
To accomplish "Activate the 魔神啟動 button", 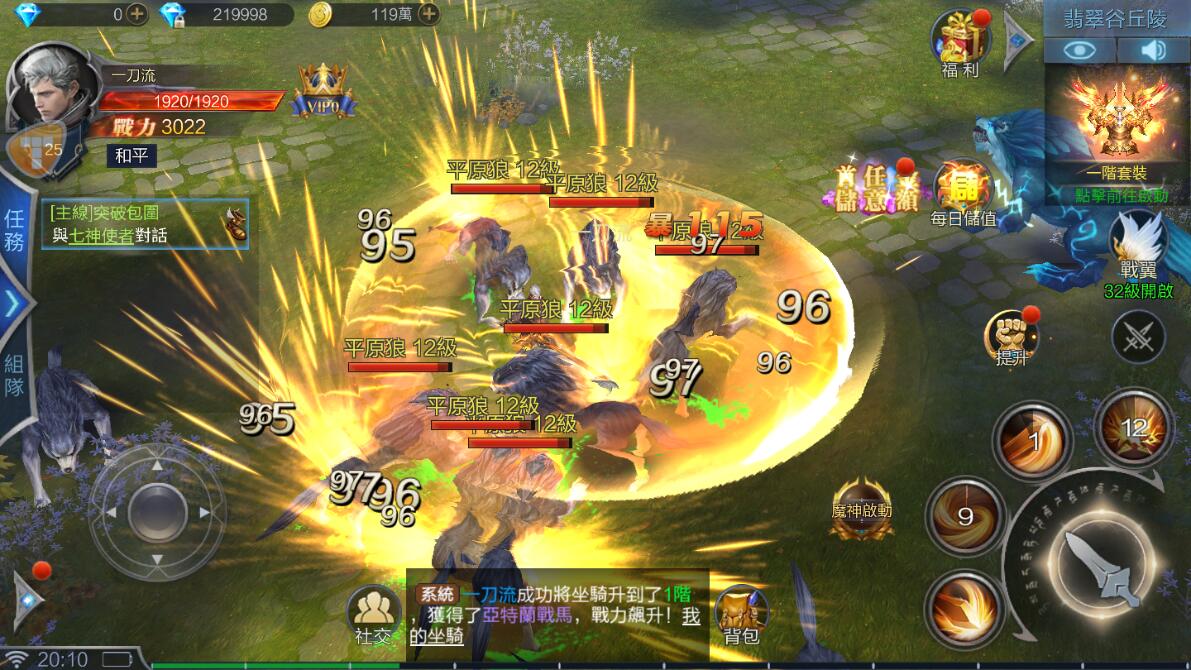I will coord(861,507).
